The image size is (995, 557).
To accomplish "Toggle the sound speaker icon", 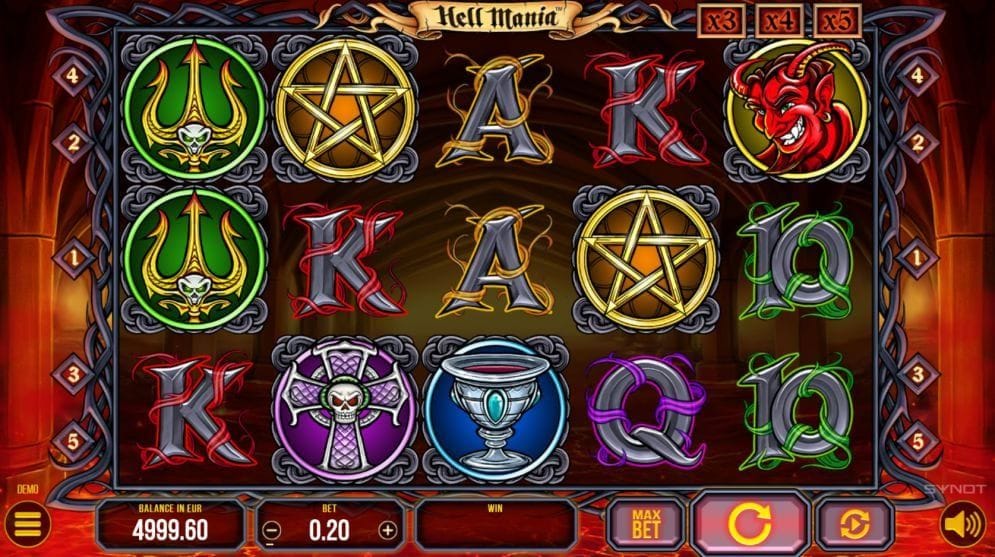I will coord(961,524).
